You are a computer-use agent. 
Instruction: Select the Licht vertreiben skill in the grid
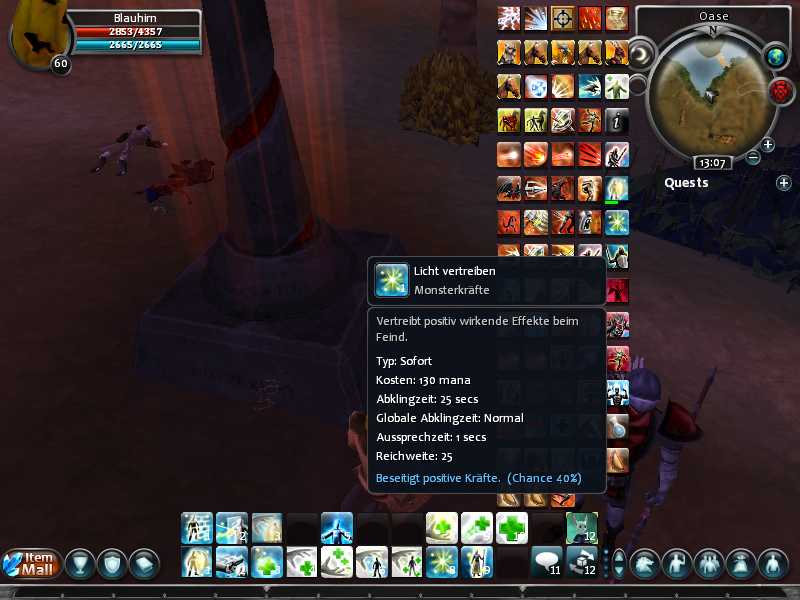click(617, 222)
